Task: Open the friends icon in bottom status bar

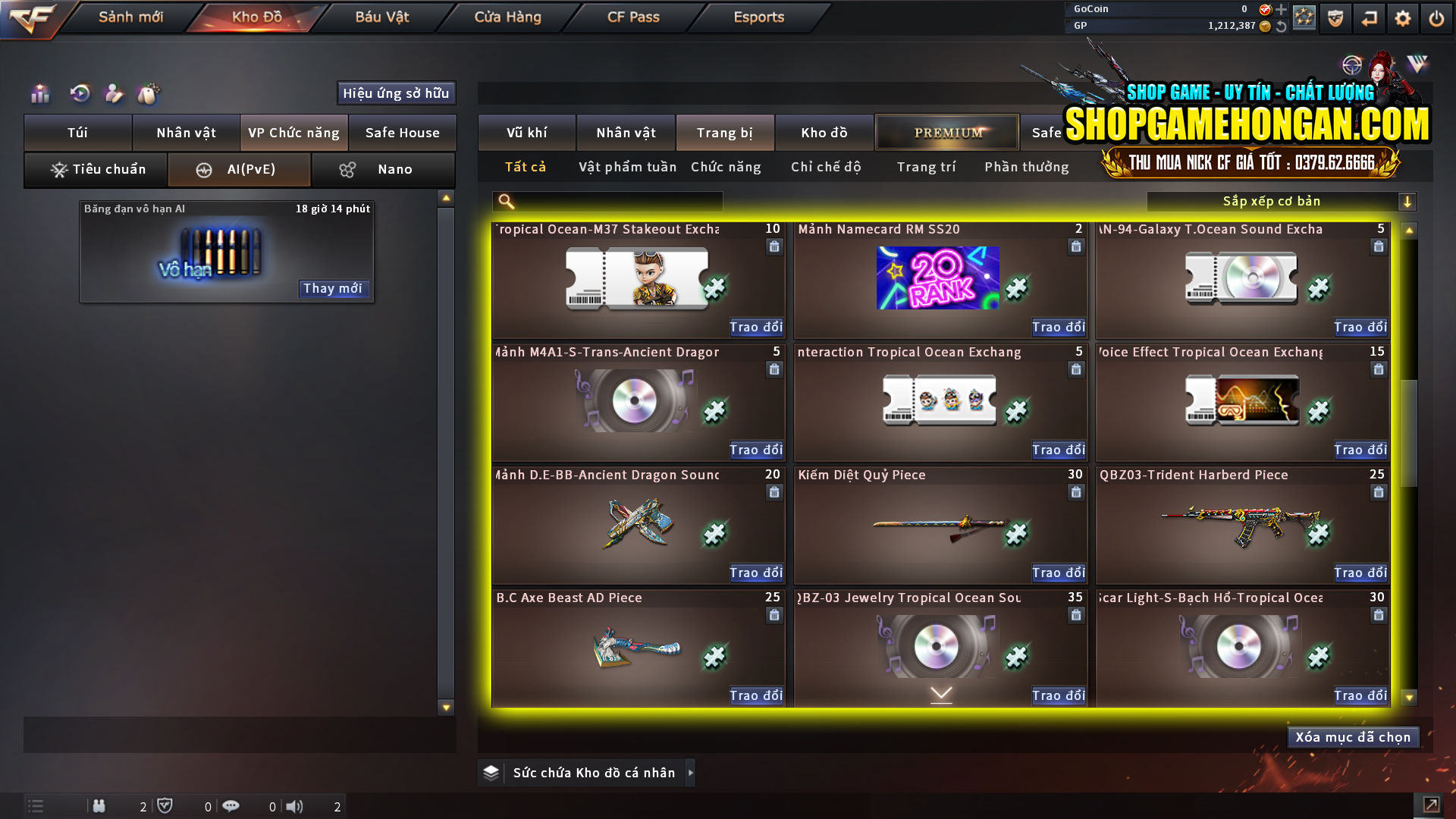Action: pos(99,806)
